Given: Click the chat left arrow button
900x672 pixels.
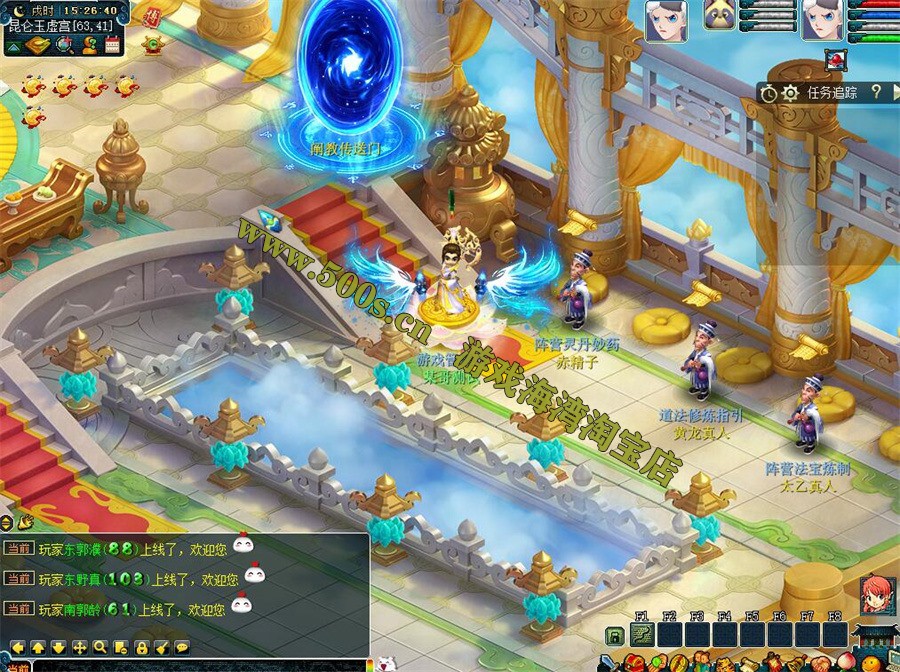Looking at the screenshot, I should (17, 647).
